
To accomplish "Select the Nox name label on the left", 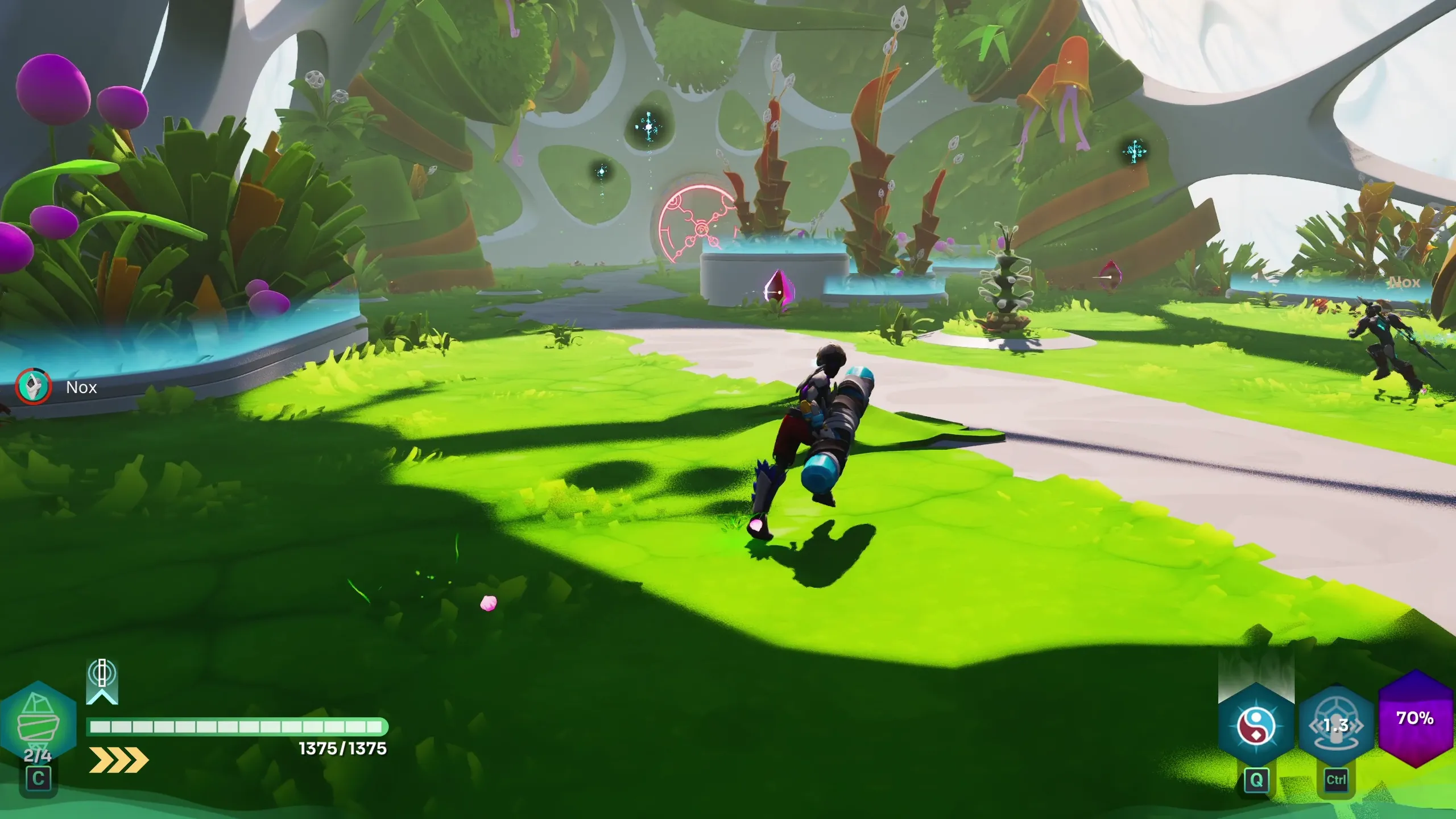I will click(81, 387).
